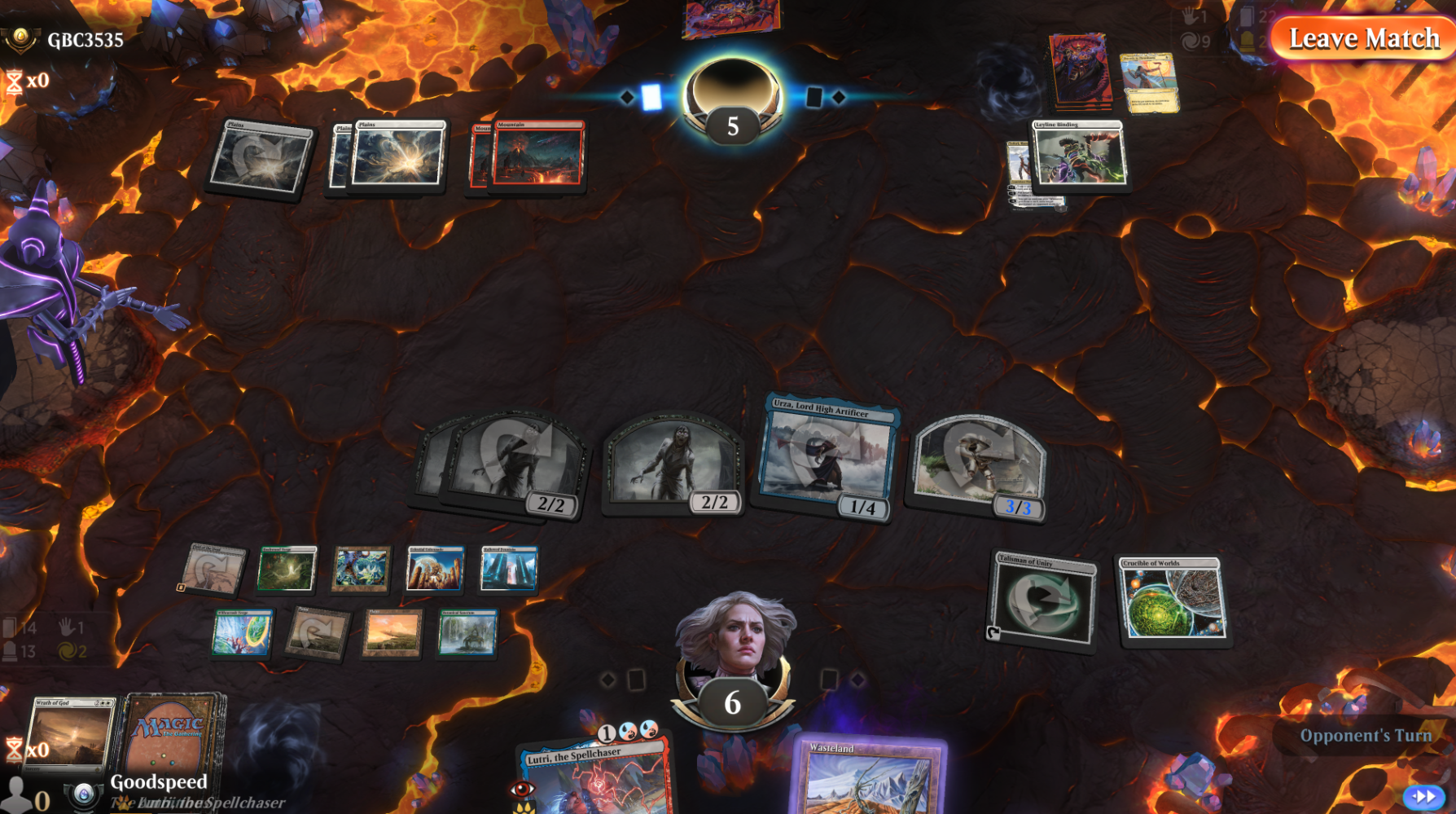Select the Hallowed Fountain land
This screenshot has width=1456, height=814.
509,568
